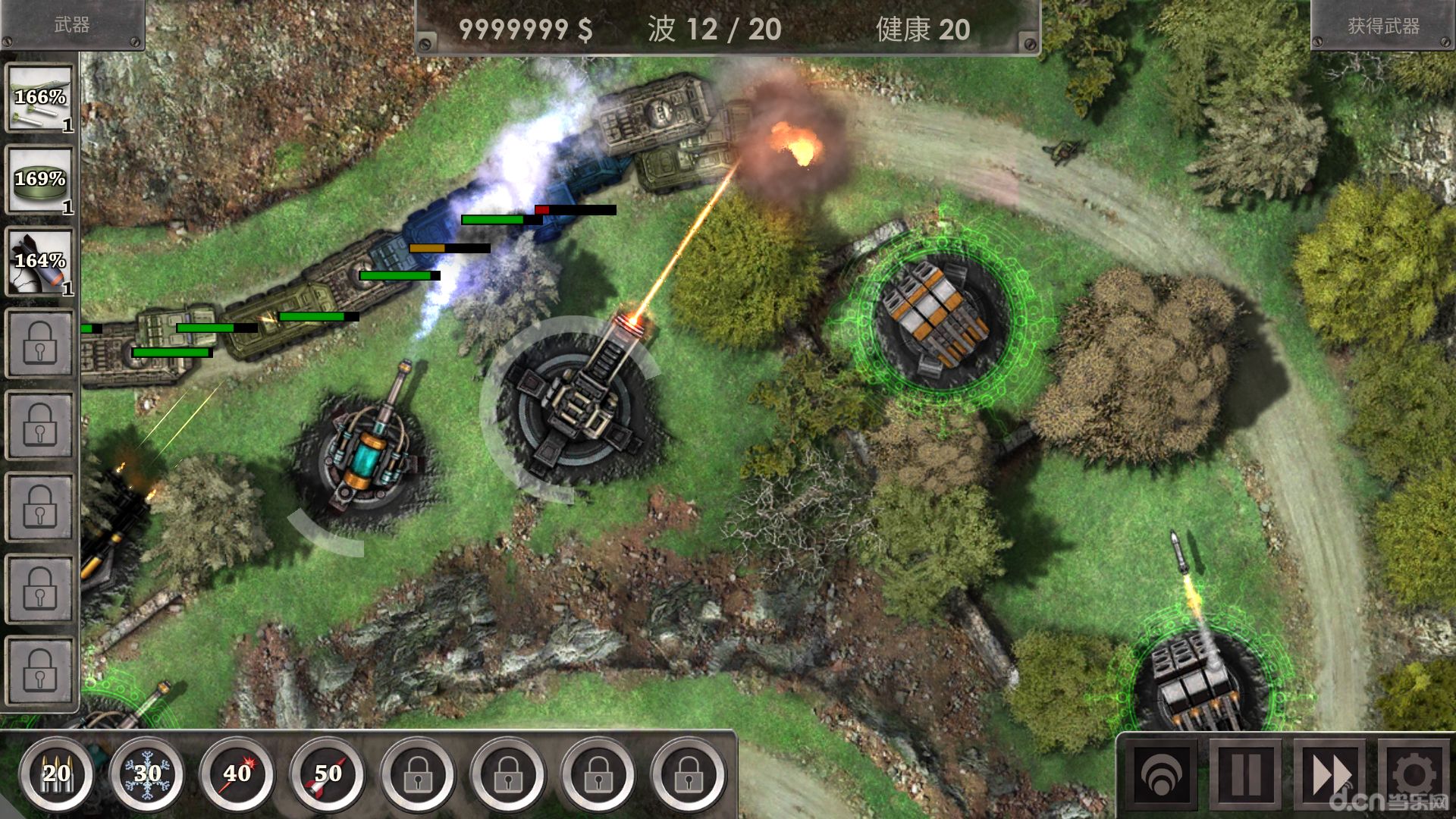Select the 169% landmine weapon slot
Screen dimensions: 1456x819
(x=41, y=180)
